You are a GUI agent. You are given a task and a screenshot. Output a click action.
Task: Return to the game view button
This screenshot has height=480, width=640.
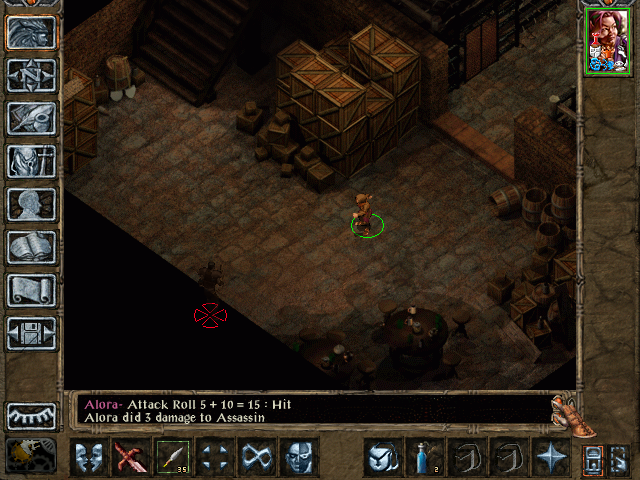pyautogui.click(x=31, y=33)
